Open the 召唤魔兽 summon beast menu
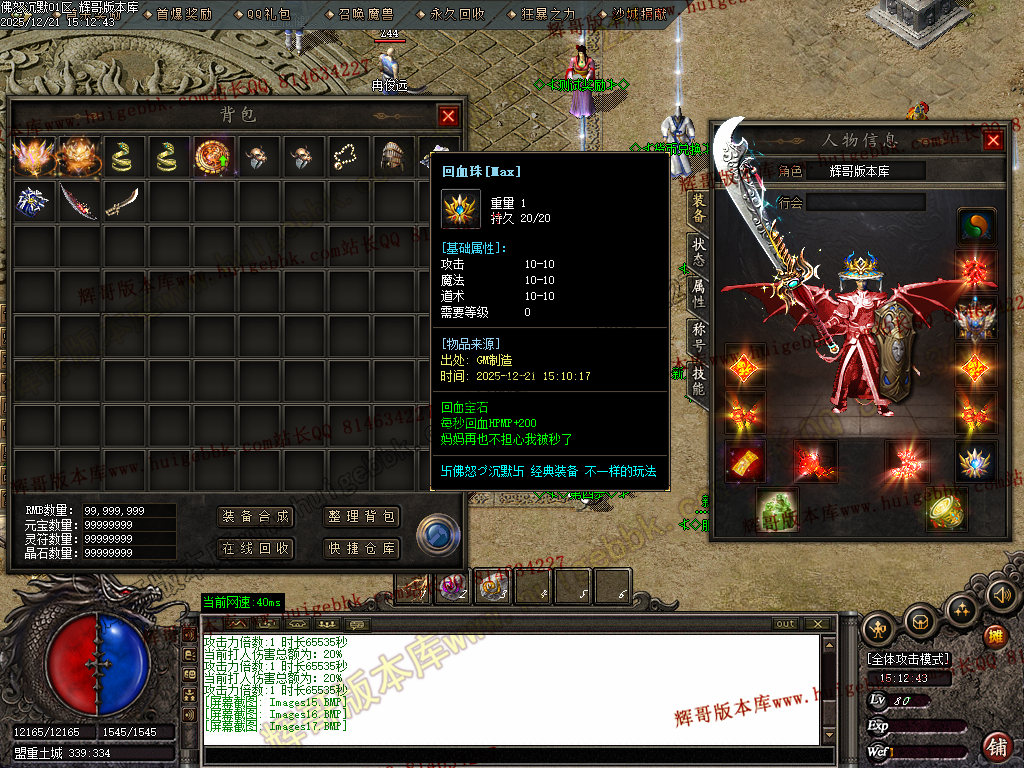The width and height of the screenshot is (1024, 768). point(365,14)
